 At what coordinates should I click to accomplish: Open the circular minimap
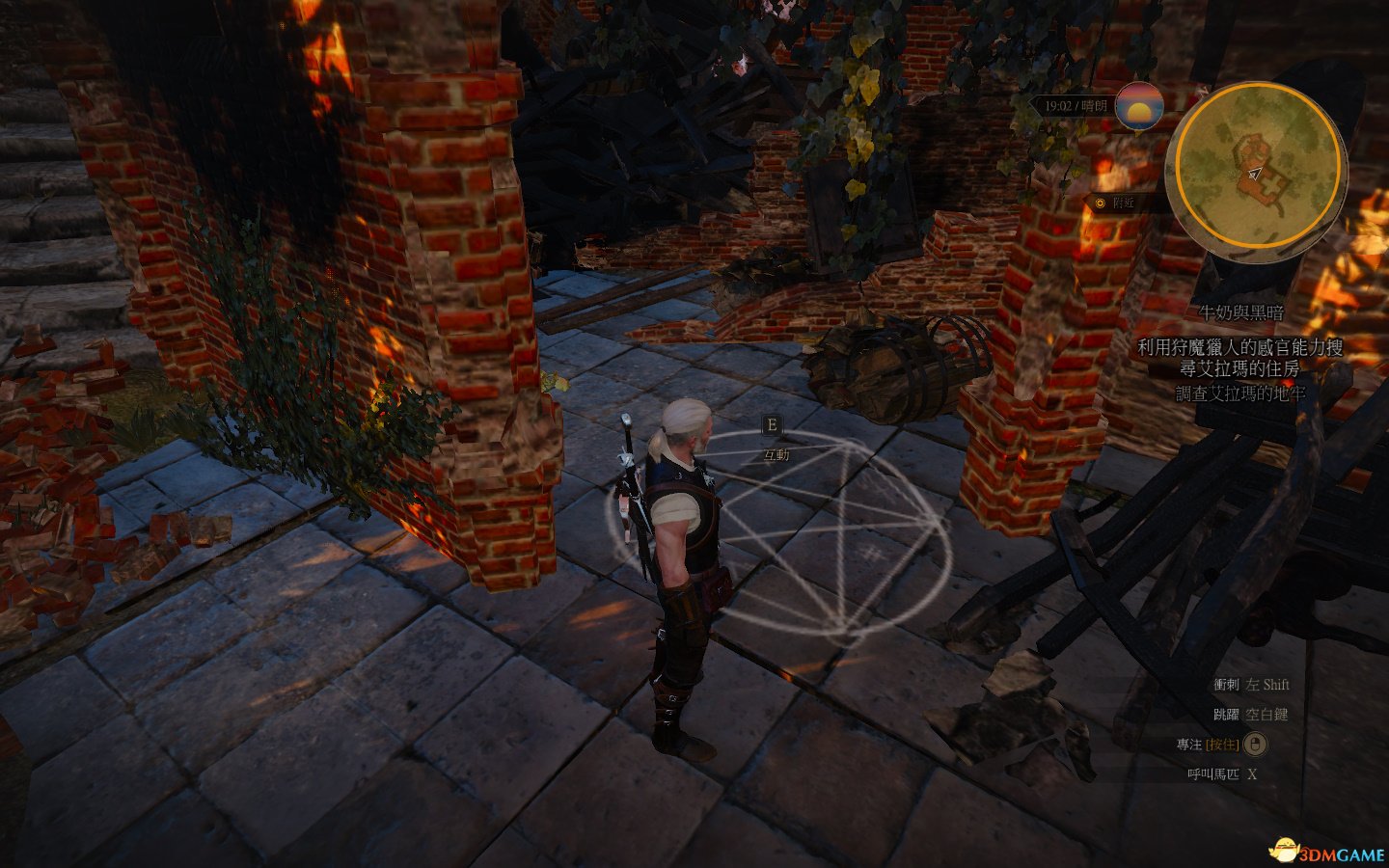(1255, 165)
